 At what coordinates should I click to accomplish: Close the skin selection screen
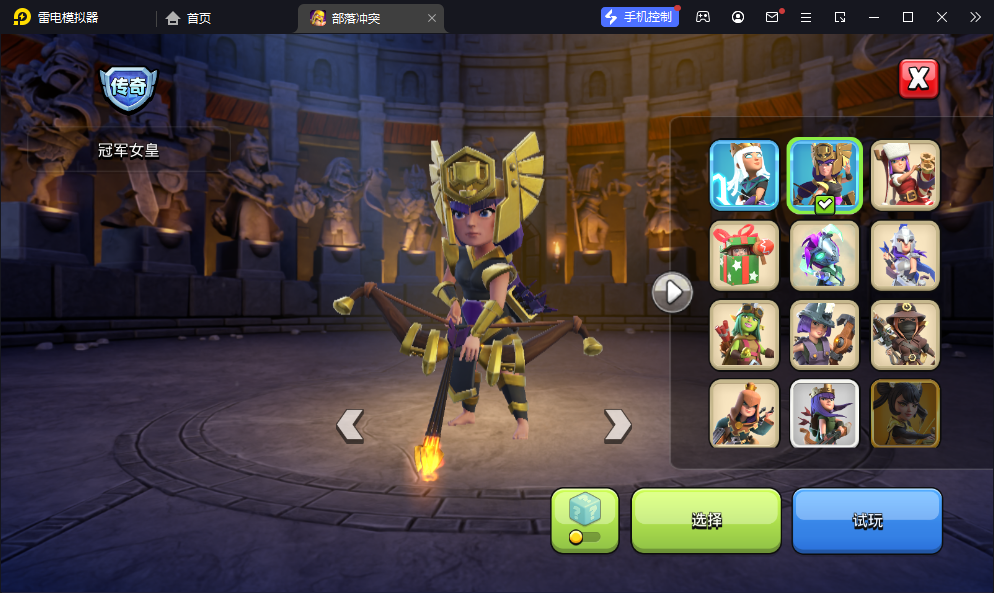pos(918,78)
